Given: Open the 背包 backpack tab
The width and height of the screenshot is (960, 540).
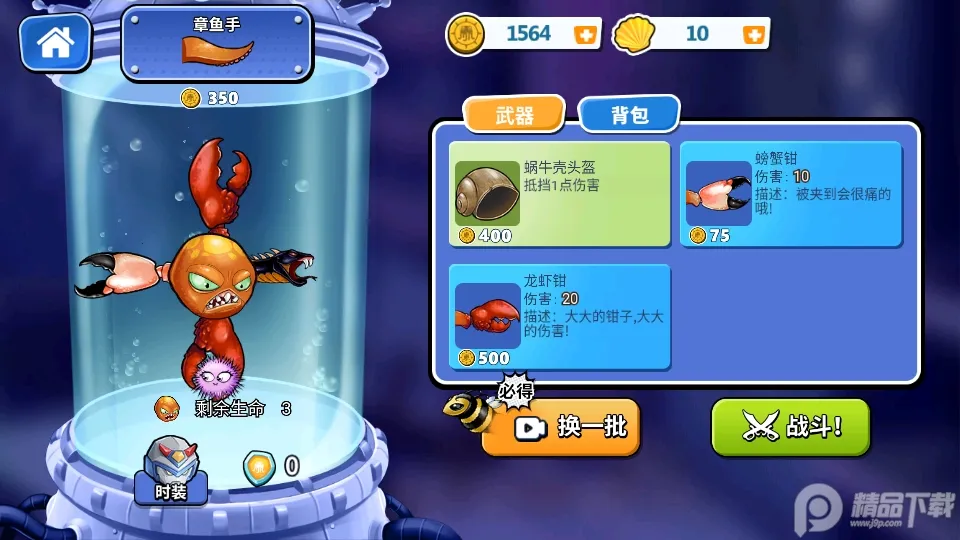Looking at the screenshot, I should coord(630,115).
